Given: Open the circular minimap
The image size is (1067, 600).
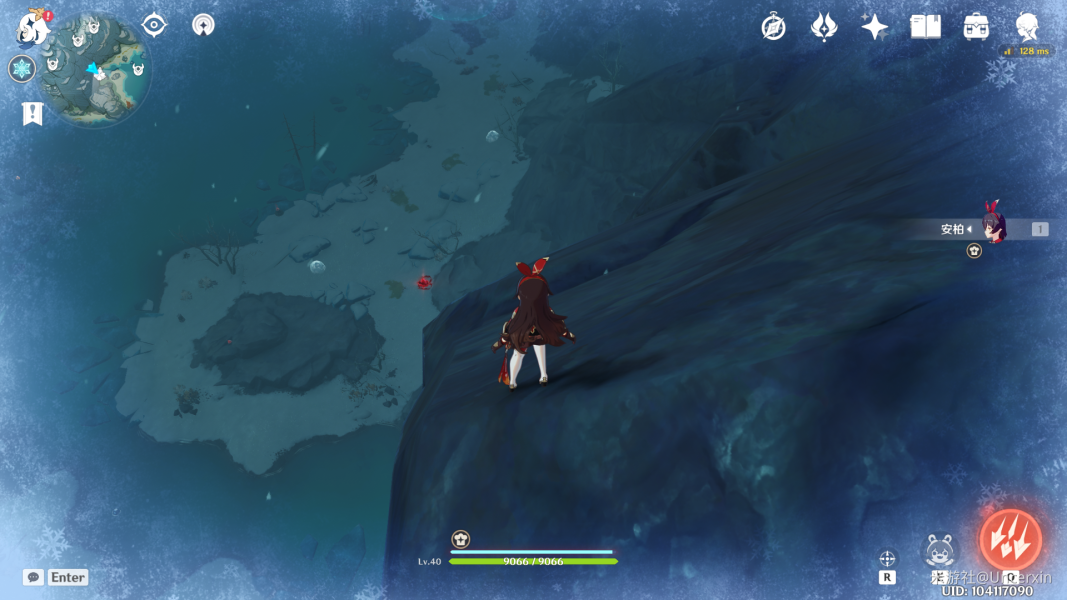Looking at the screenshot, I should click(x=96, y=72).
